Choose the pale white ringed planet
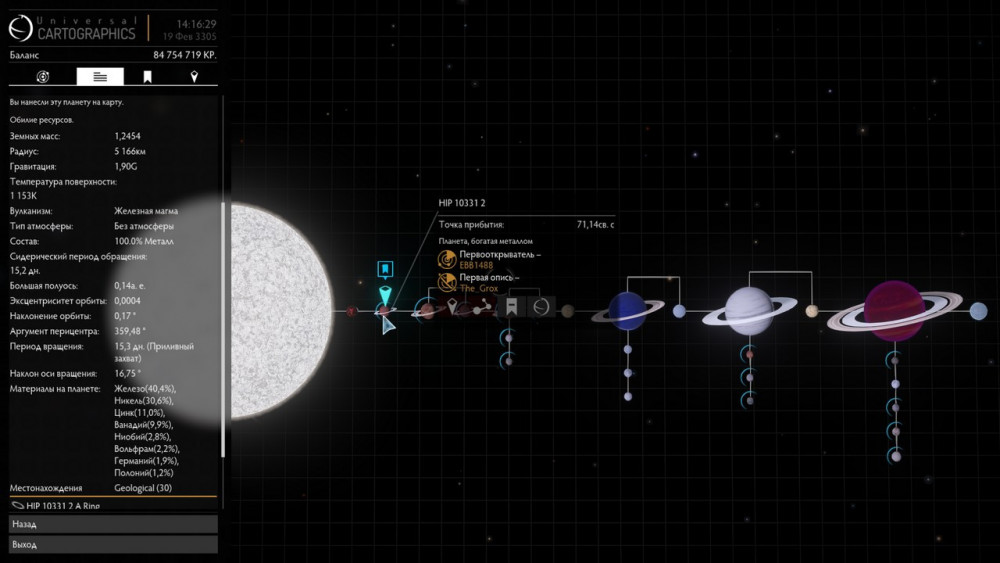 coord(748,311)
